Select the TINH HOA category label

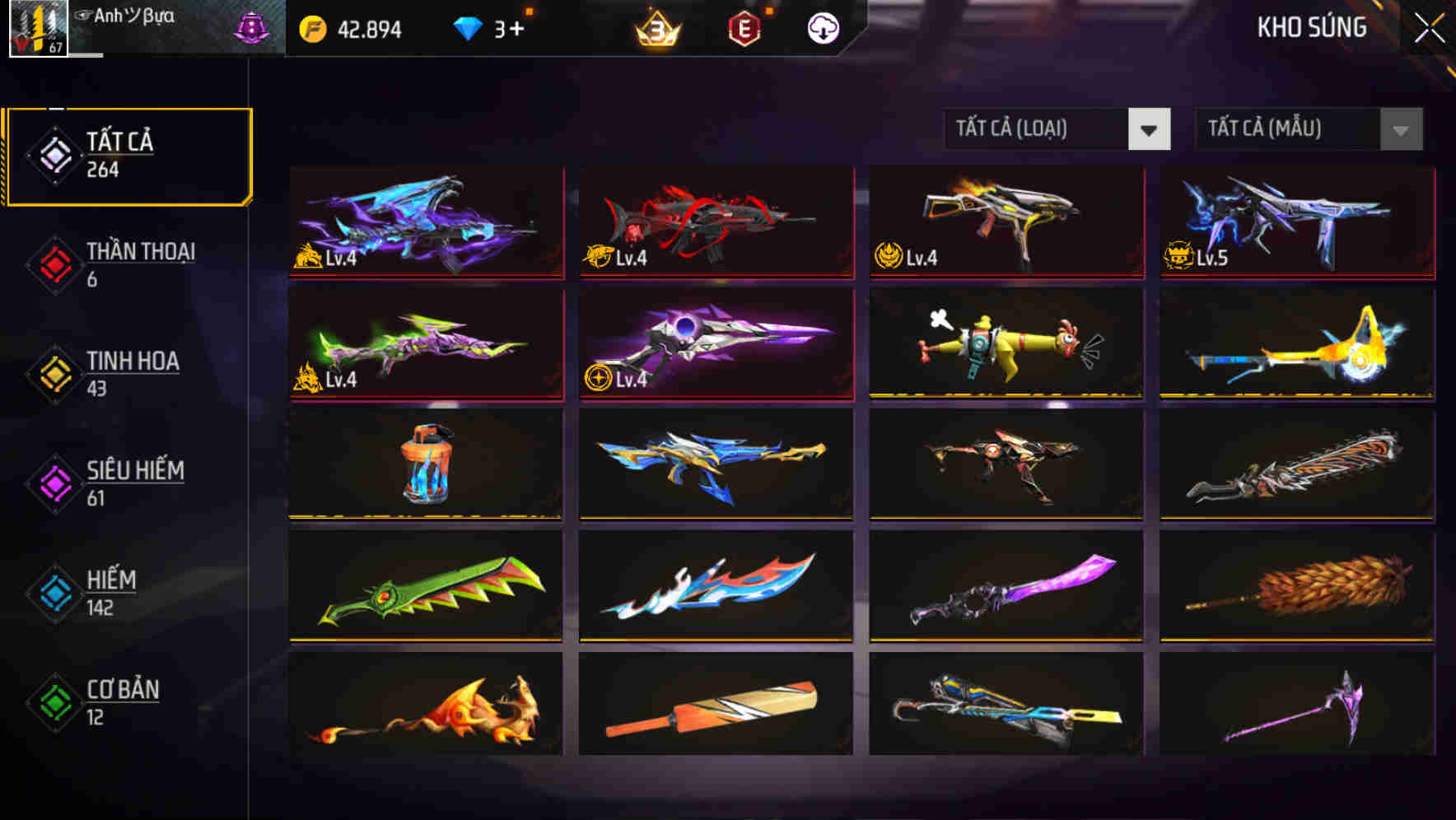(132, 361)
